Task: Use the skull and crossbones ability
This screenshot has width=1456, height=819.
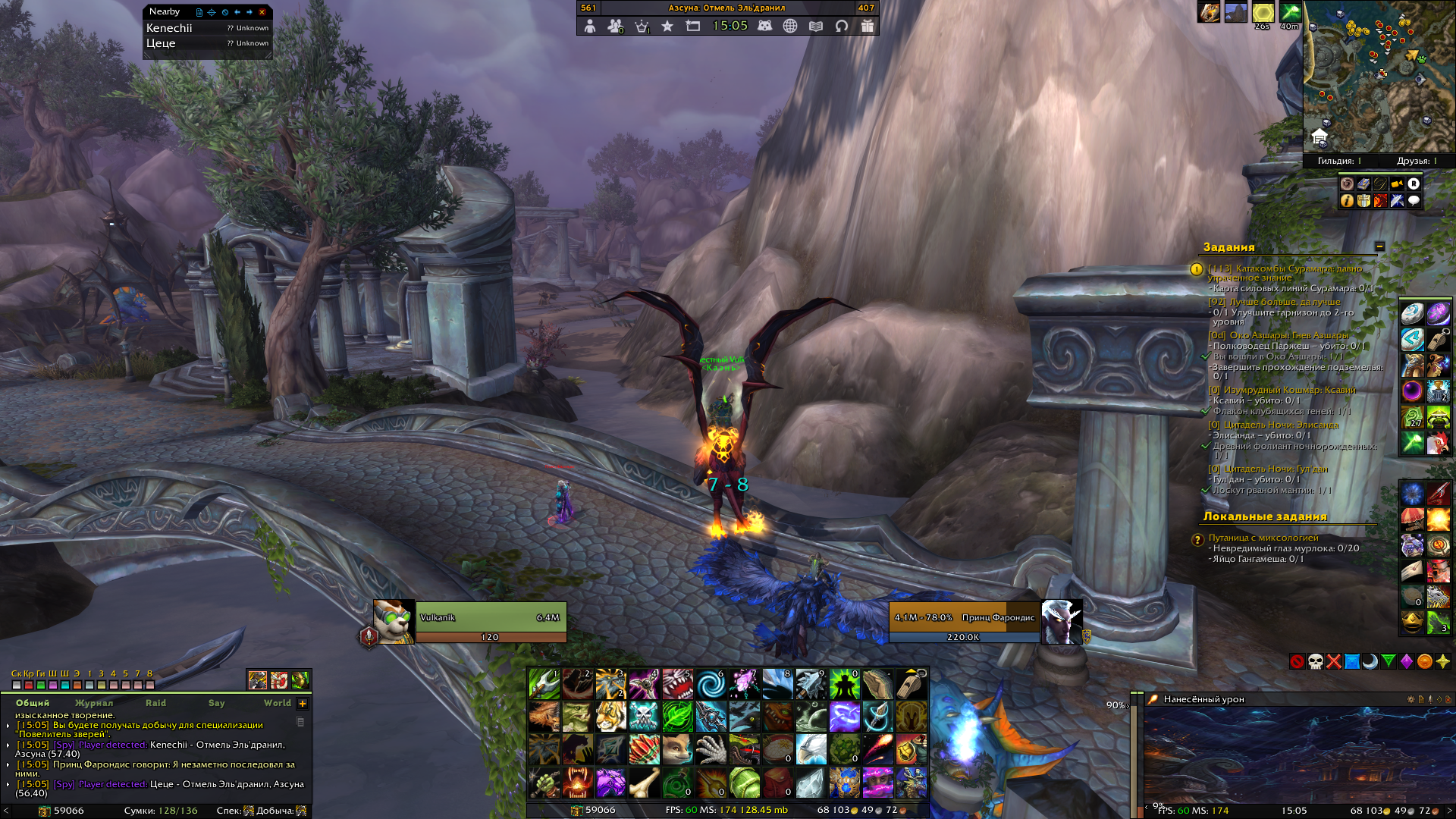Action: click(644, 717)
